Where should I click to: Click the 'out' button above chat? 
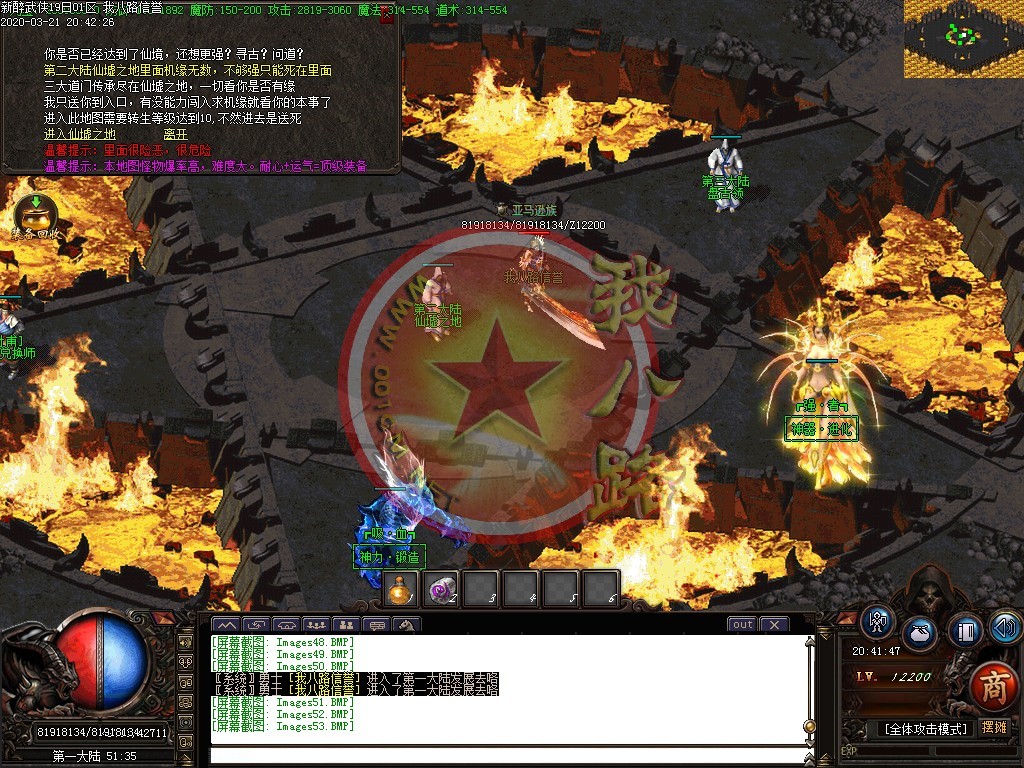pos(742,625)
